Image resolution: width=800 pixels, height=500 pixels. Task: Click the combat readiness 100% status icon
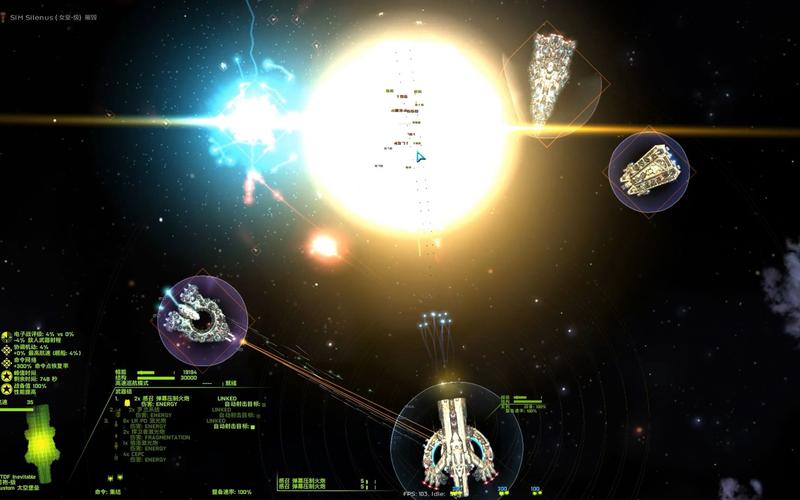tap(6, 386)
